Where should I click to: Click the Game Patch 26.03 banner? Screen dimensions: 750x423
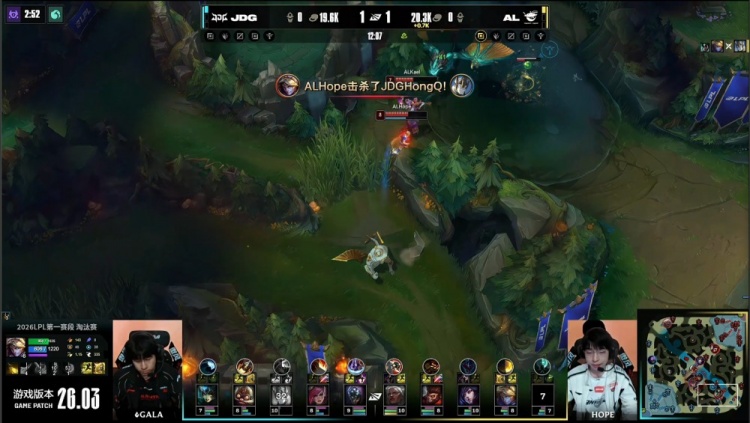55,398
